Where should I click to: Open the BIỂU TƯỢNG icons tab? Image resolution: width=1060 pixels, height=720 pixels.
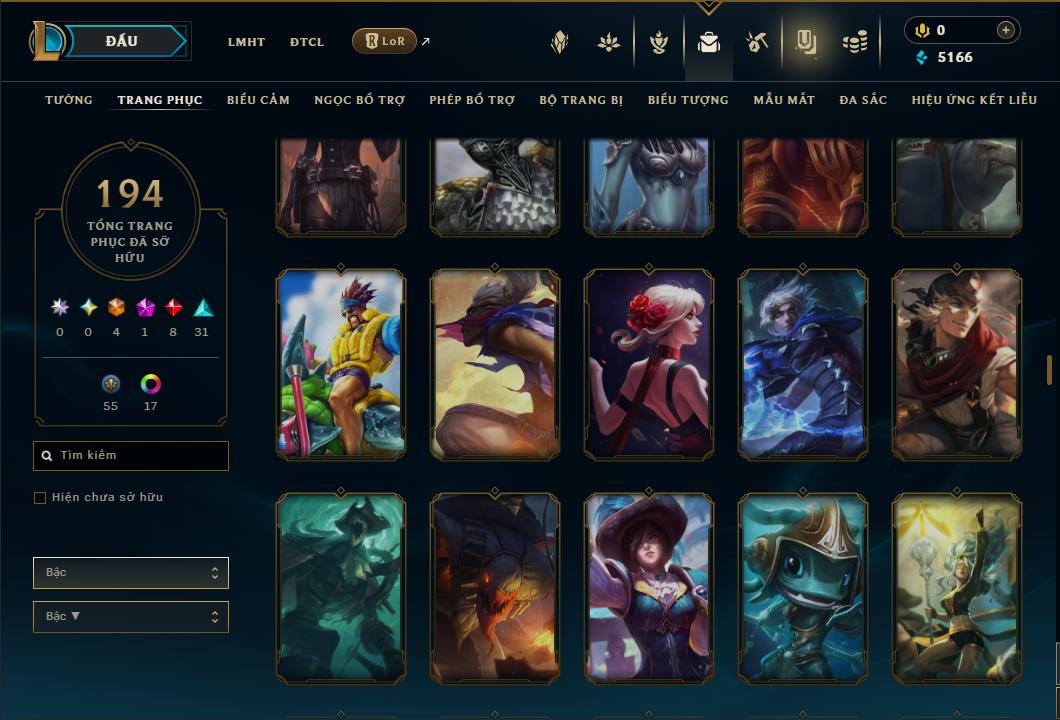point(688,100)
